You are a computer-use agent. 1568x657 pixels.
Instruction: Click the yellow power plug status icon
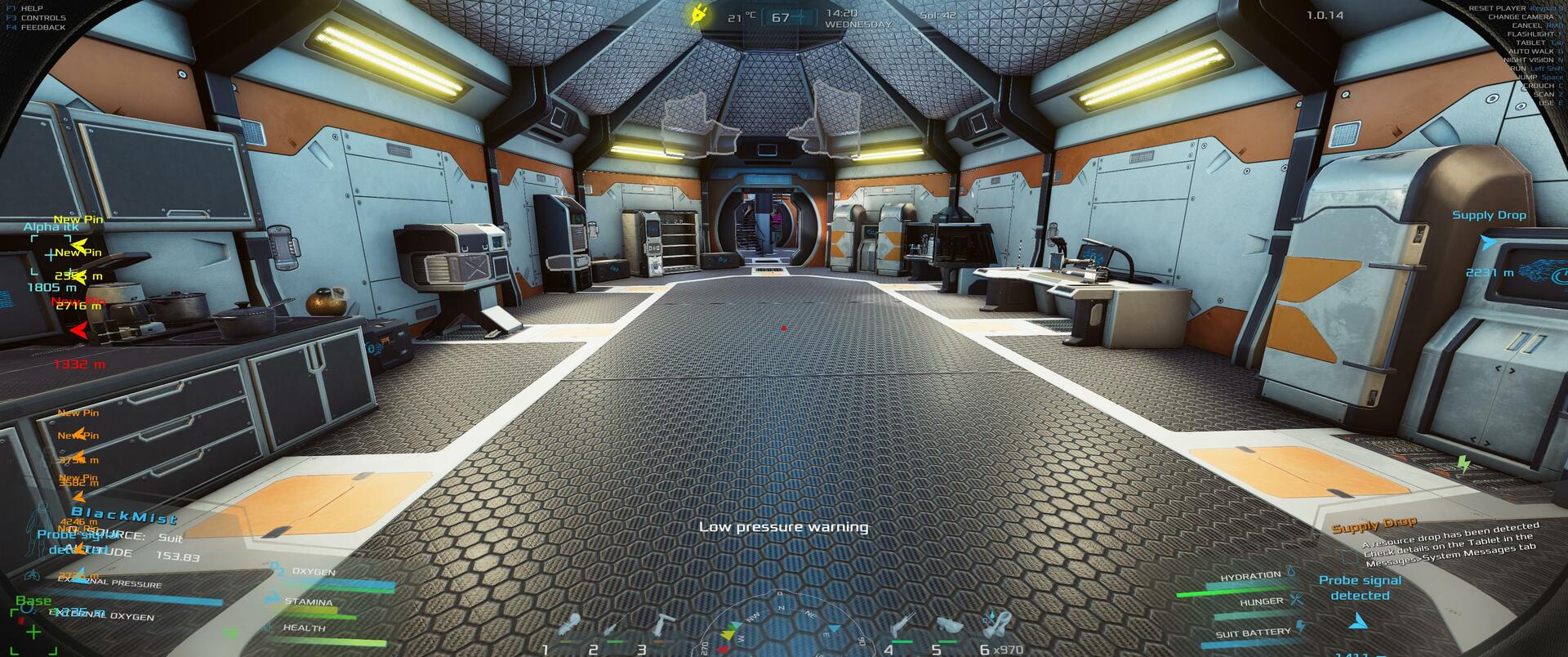pos(699,14)
